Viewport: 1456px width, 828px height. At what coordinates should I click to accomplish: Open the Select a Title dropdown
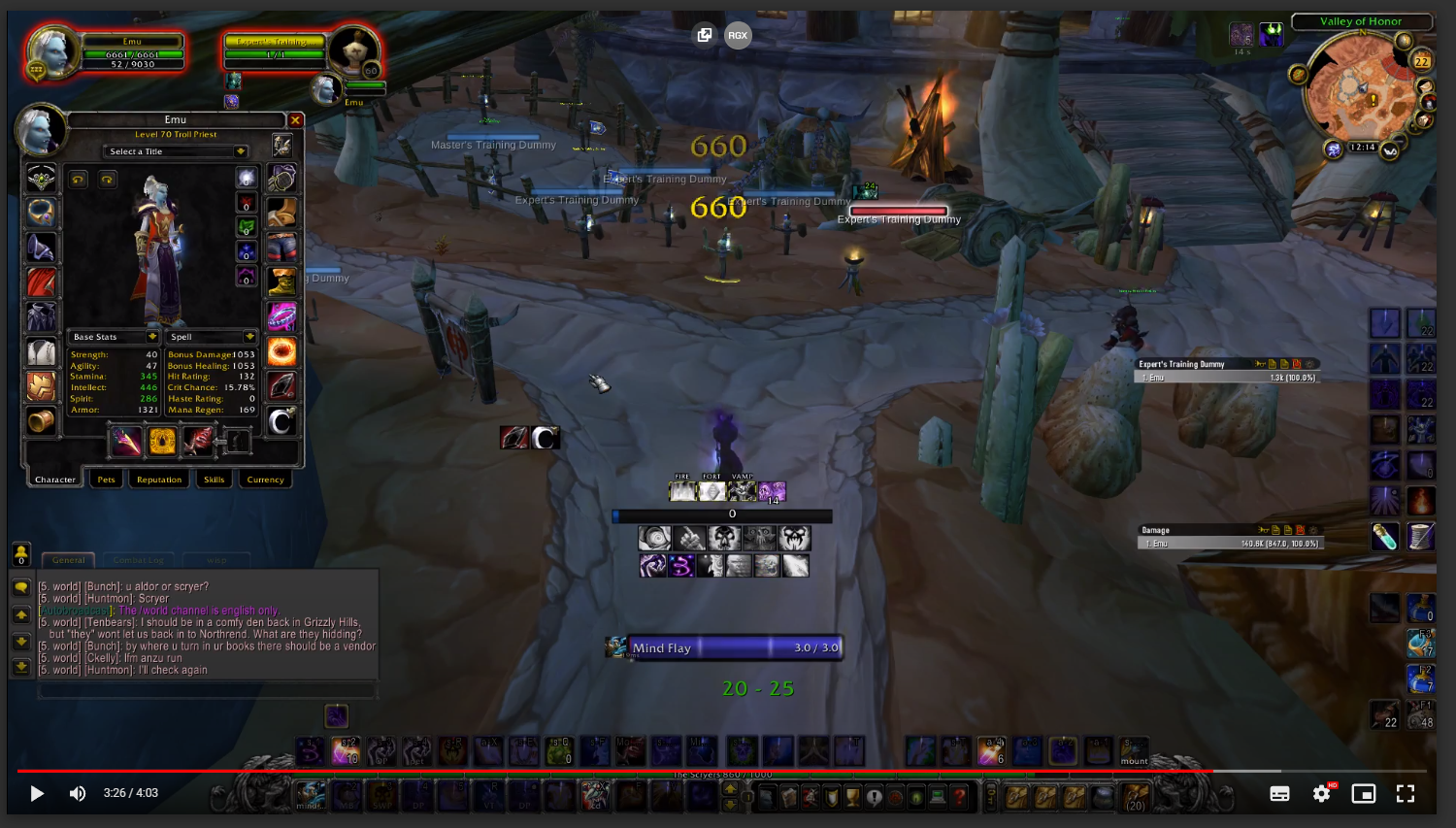175,151
